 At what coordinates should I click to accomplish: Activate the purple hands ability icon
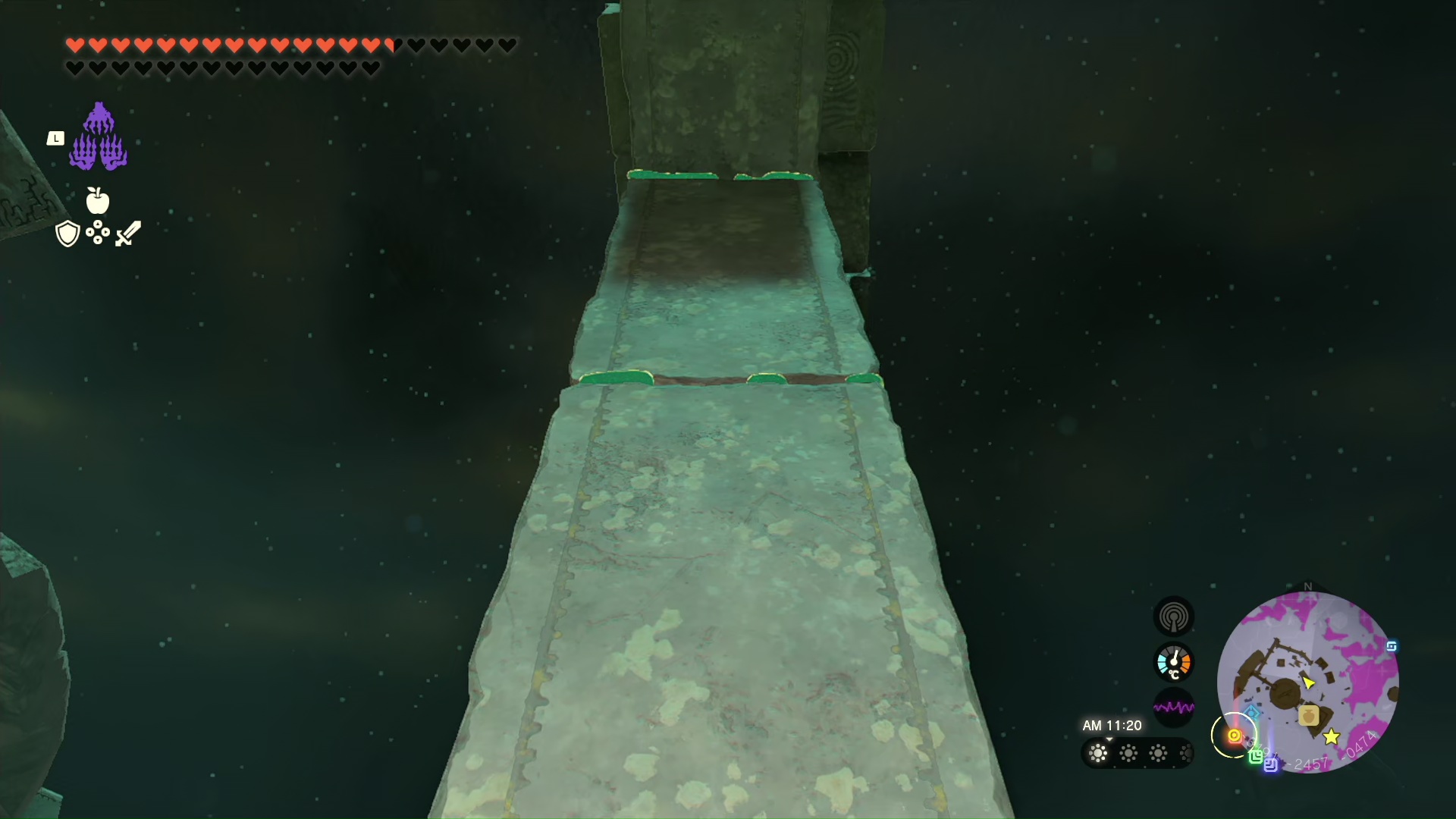pyautogui.click(x=99, y=137)
